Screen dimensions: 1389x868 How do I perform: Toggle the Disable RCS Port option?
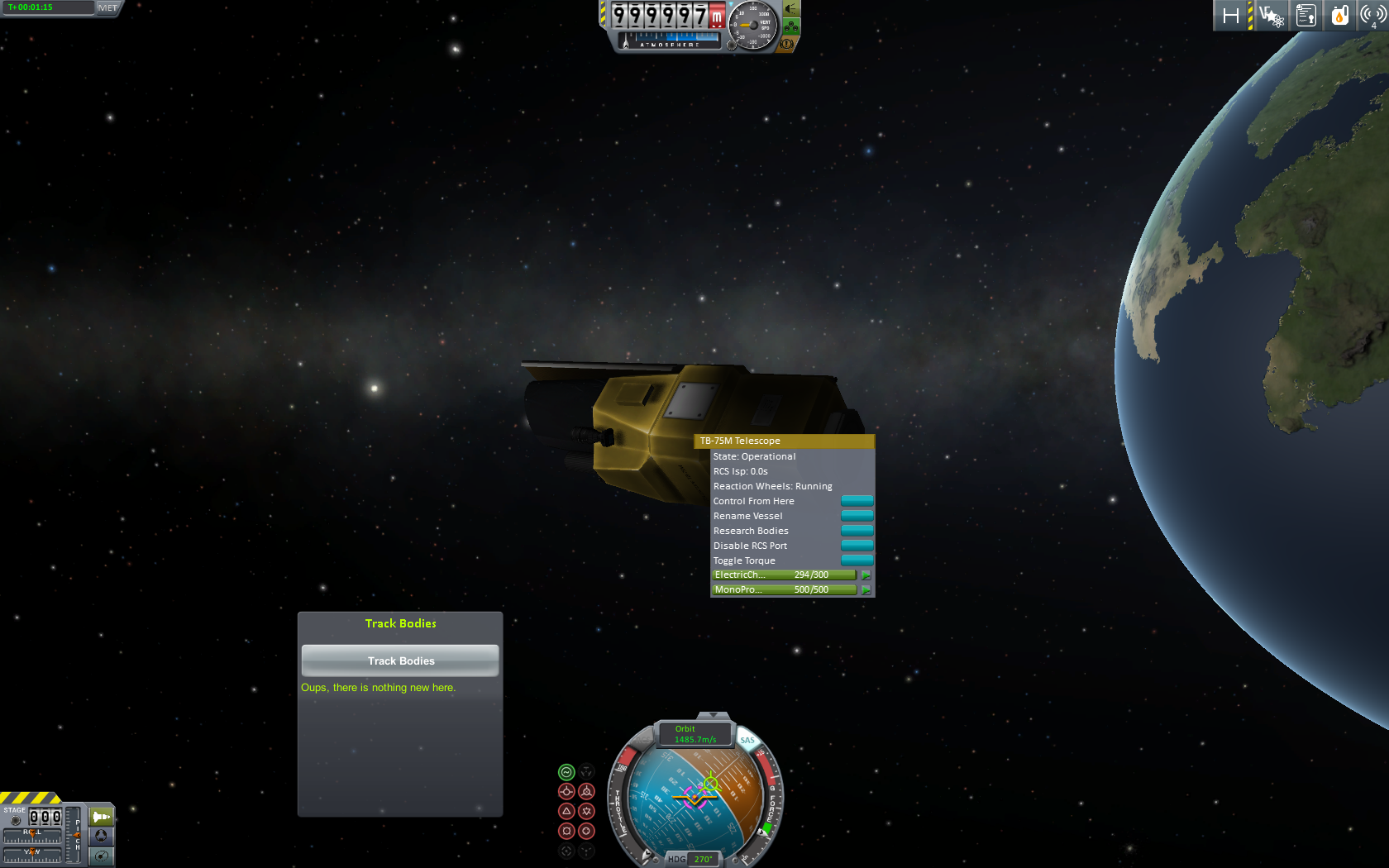point(857,546)
